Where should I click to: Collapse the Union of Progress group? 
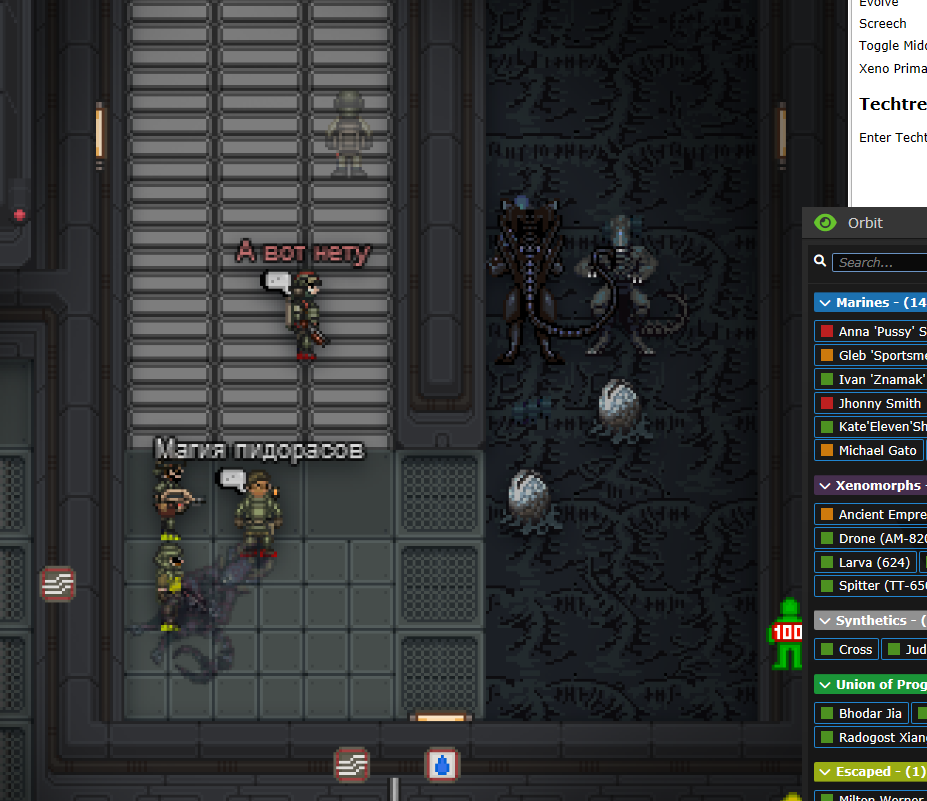point(870,684)
